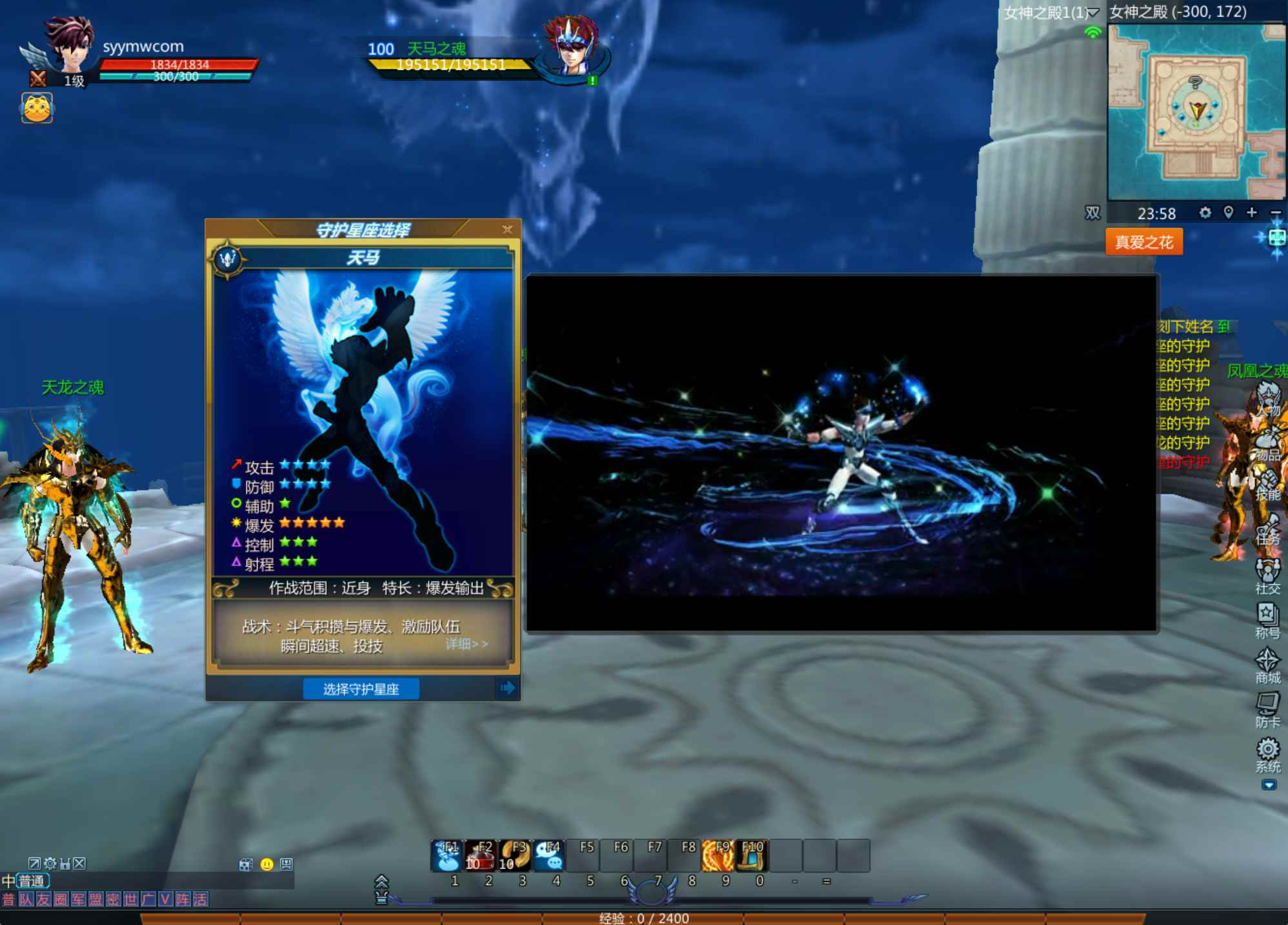The image size is (1288, 925).
Task: Toggle the 双 button beside the minimap
Action: (1092, 214)
